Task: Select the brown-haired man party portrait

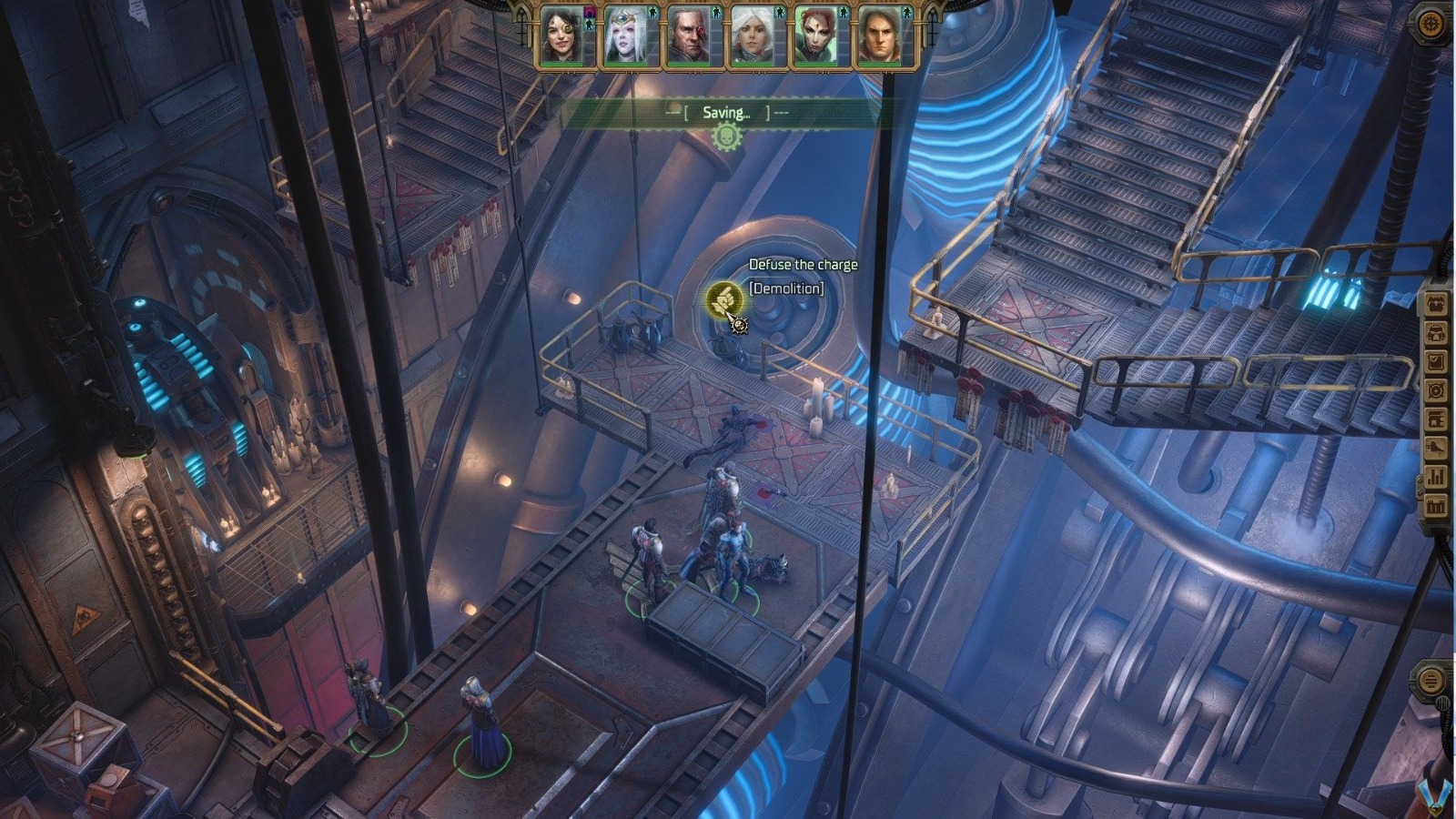Action: click(x=880, y=38)
